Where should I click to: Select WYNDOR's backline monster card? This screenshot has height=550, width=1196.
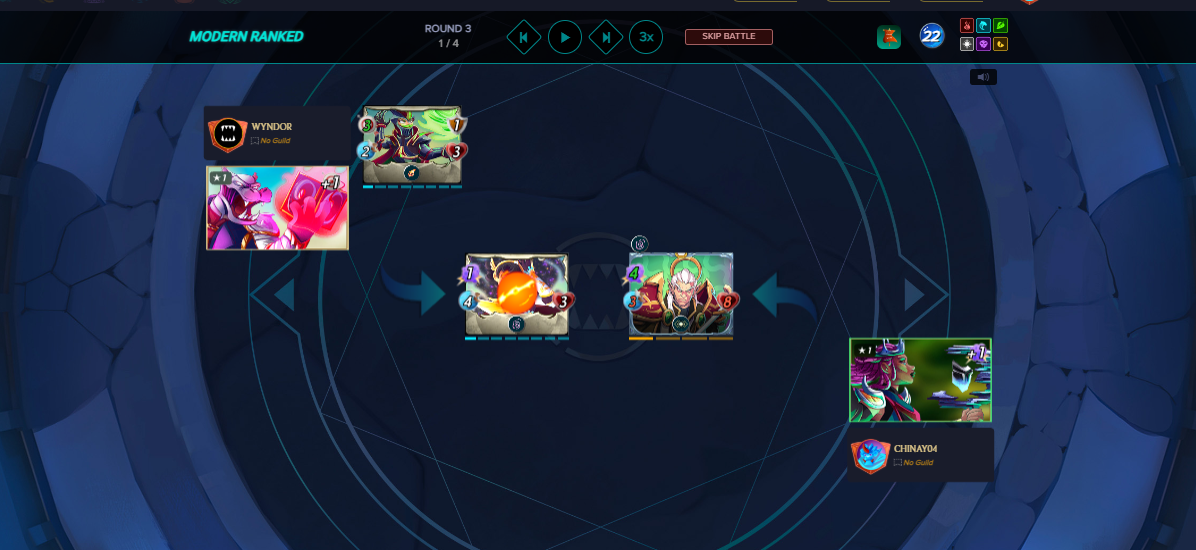pos(412,145)
